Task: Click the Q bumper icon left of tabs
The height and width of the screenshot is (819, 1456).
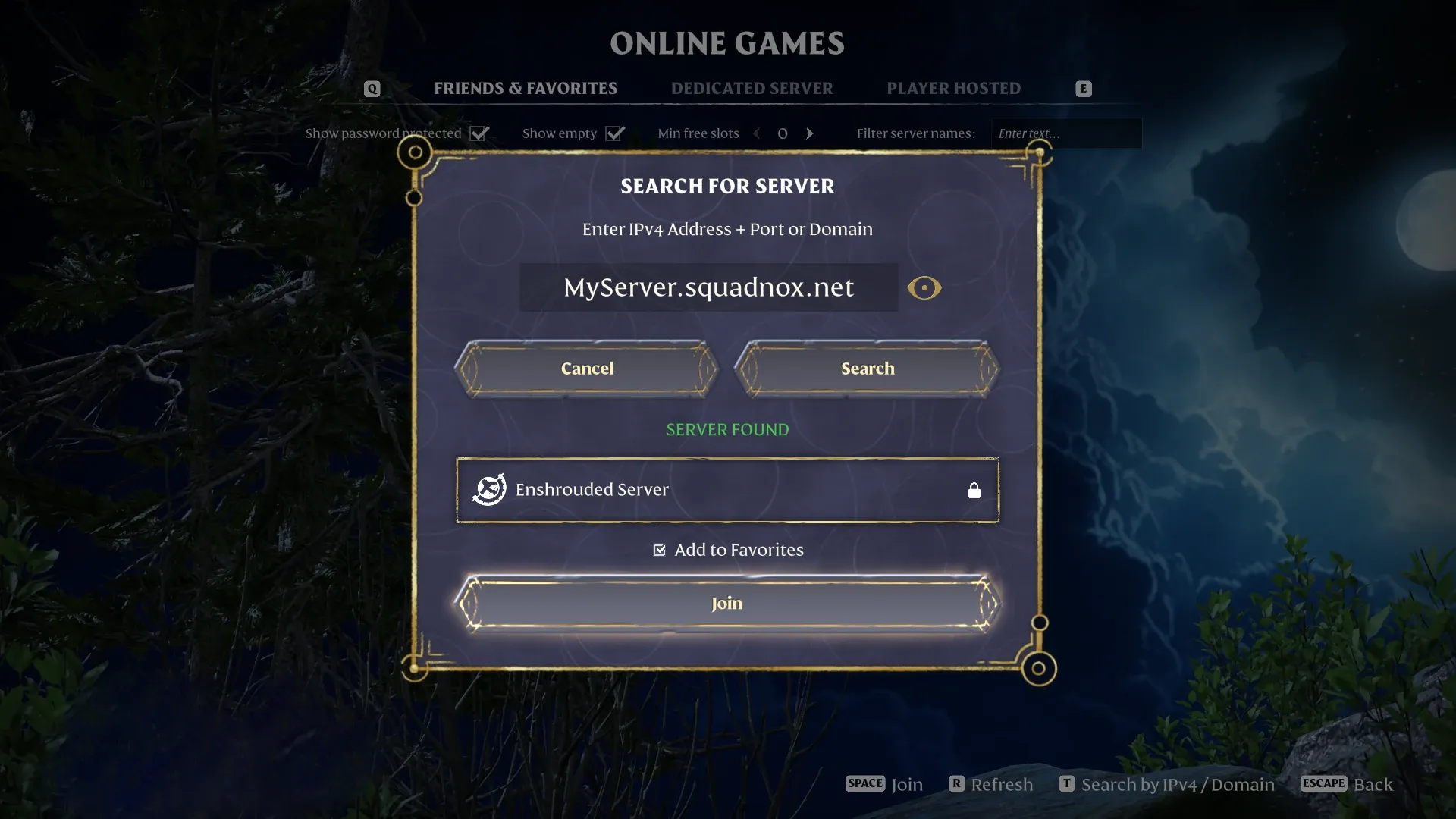Action: (x=372, y=88)
